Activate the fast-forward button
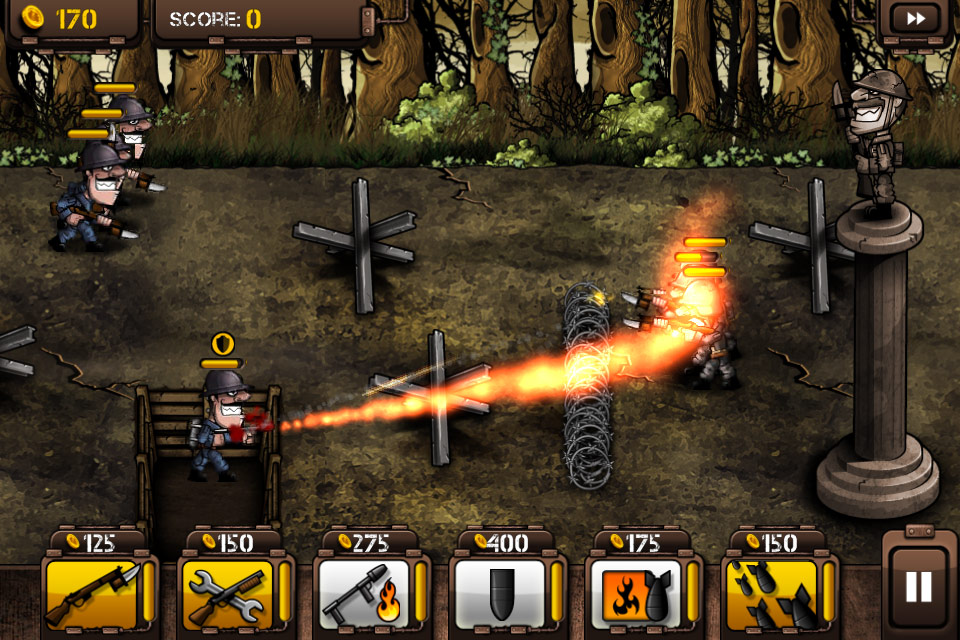Viewport: 960px width, 640px height. tap(915, 18)
